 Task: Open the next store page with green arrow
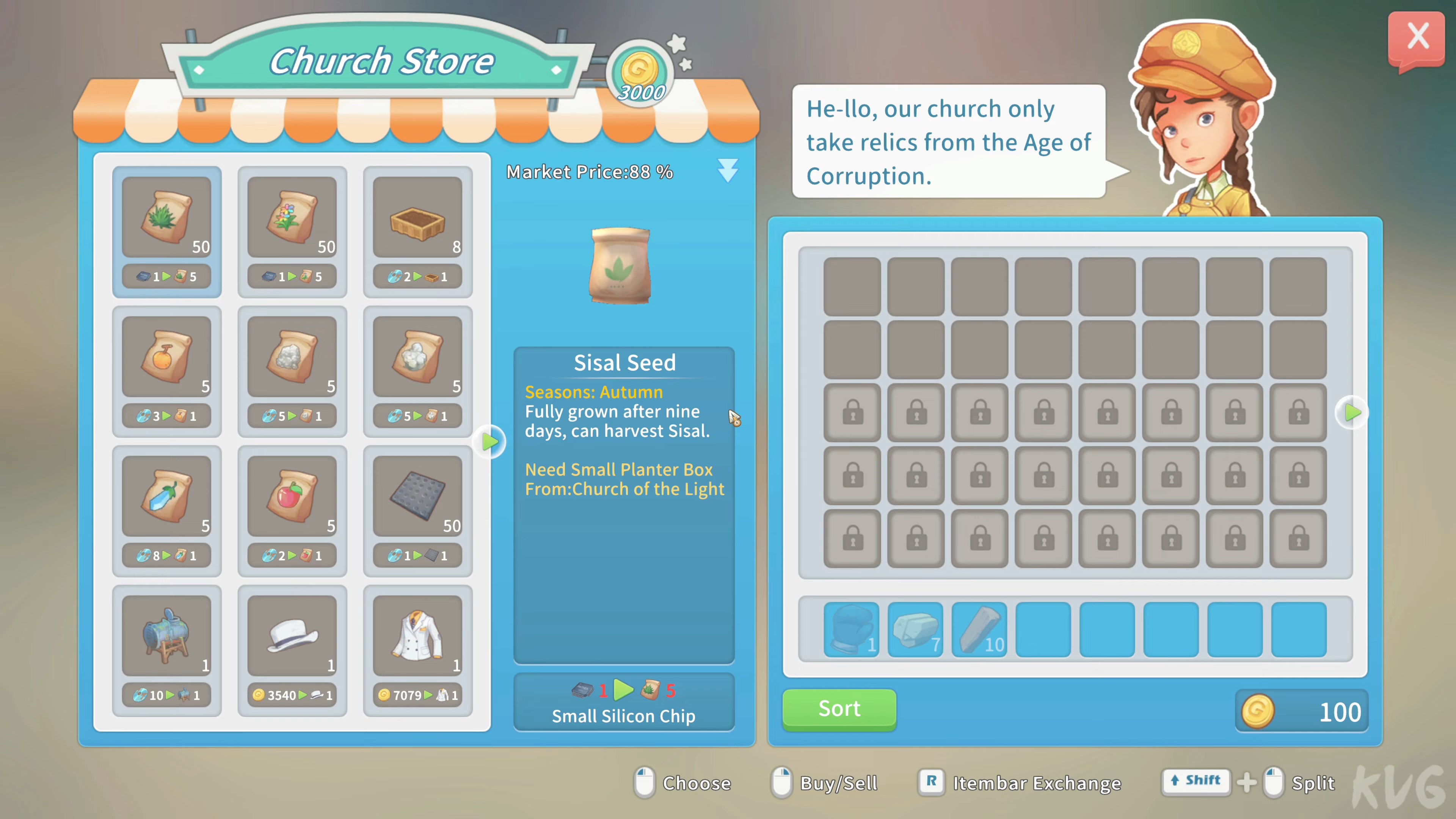click(490, 442)
